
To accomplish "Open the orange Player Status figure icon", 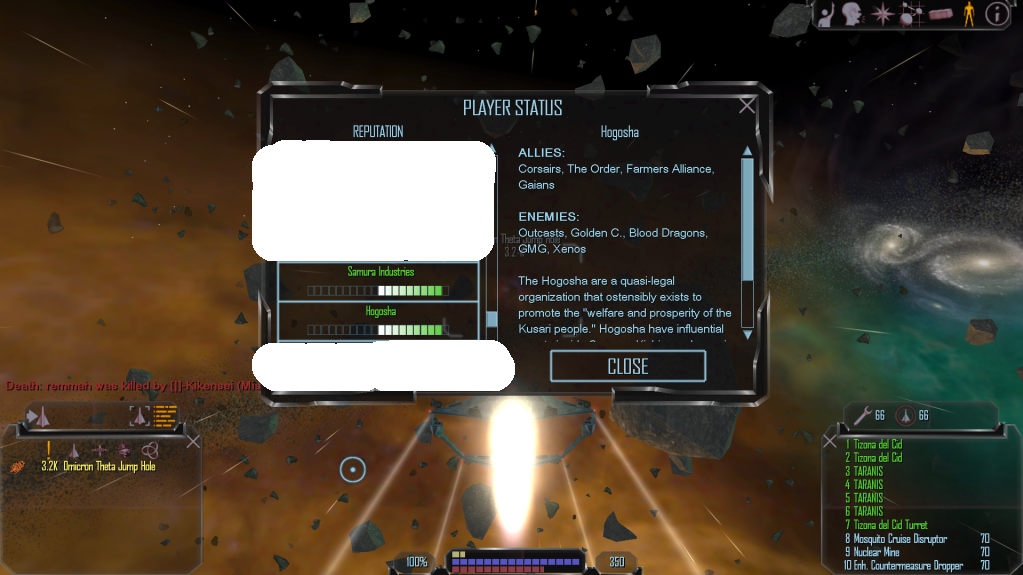I will pos(968,14).
